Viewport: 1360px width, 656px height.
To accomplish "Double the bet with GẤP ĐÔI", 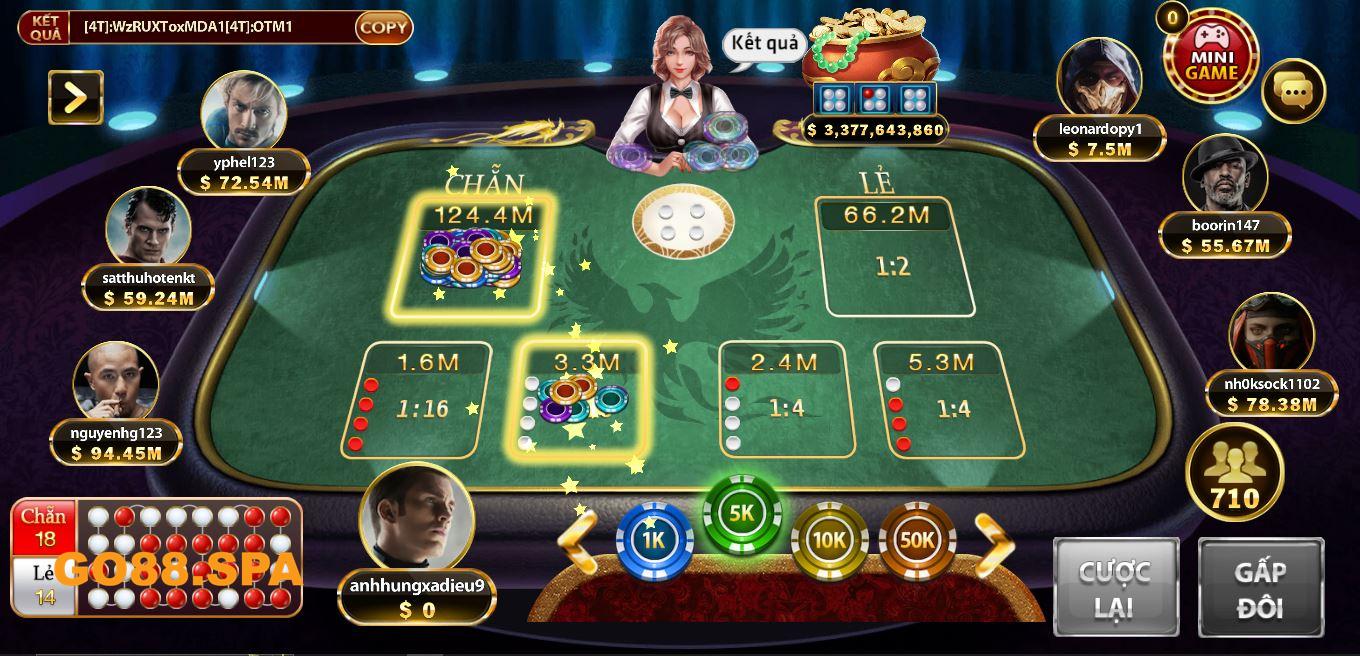I will (1260, 587).
